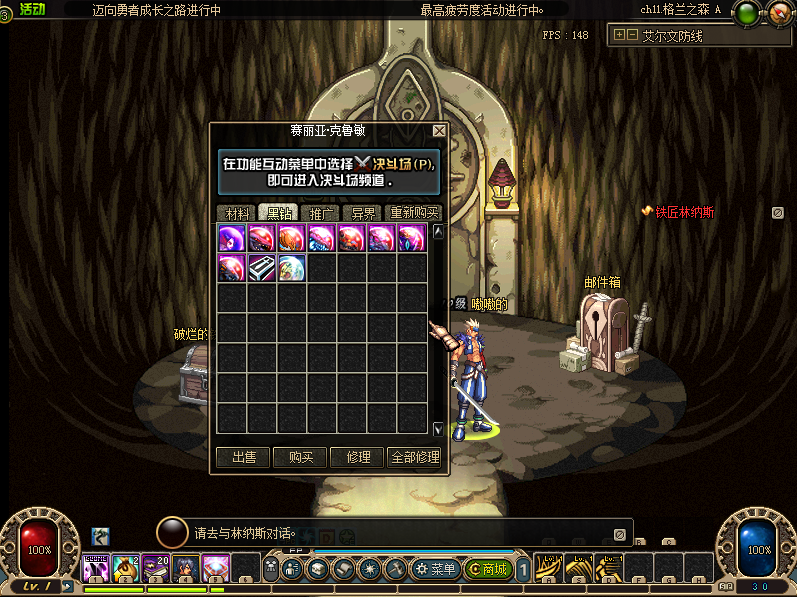
Task: Select the sword-in-box item in the shop
Action: click(x=263, y=267)
